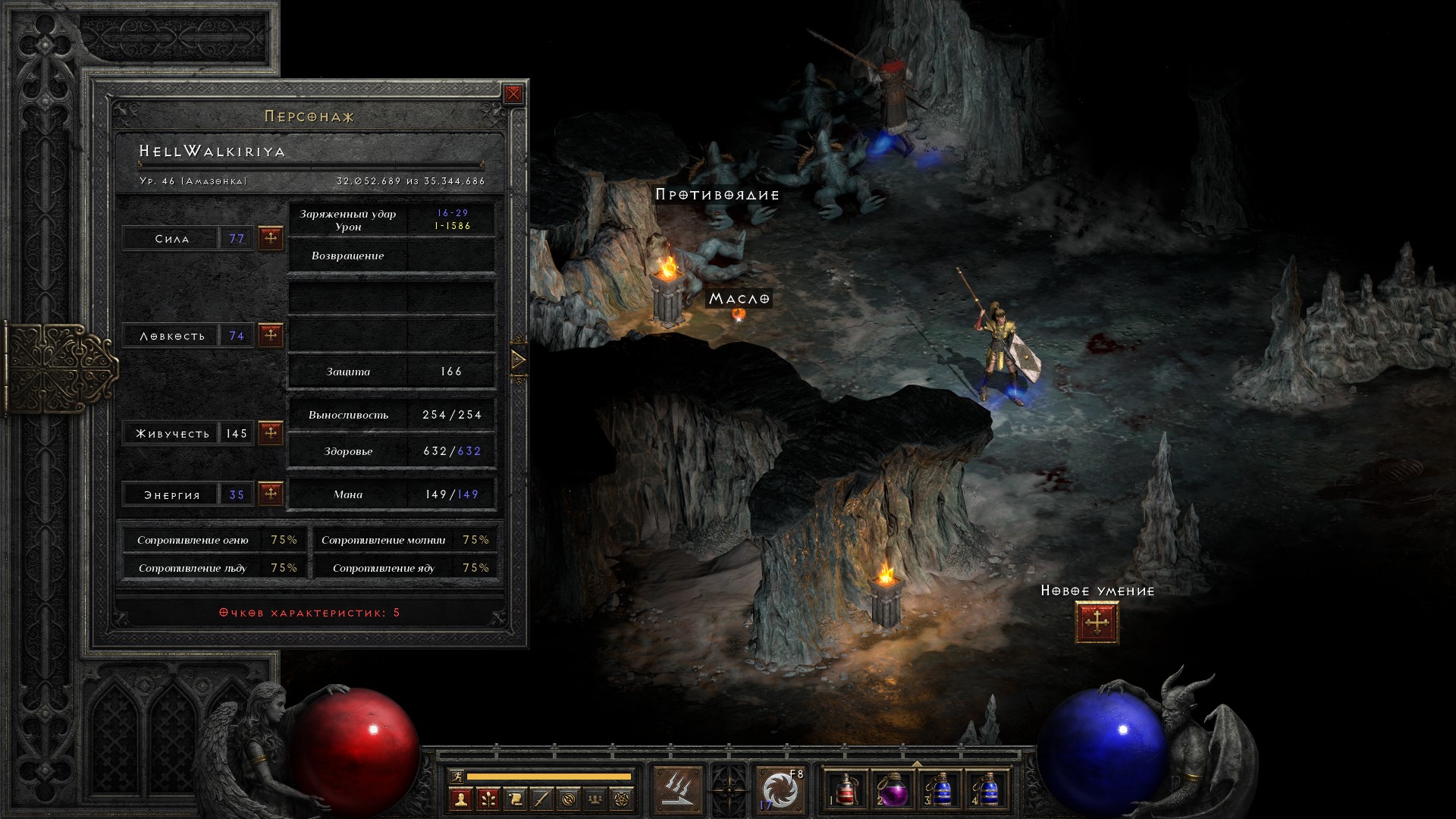The image size is (1456, 819).
Task: Open the quest log scroll icon
Action: [x=515, y=799]
